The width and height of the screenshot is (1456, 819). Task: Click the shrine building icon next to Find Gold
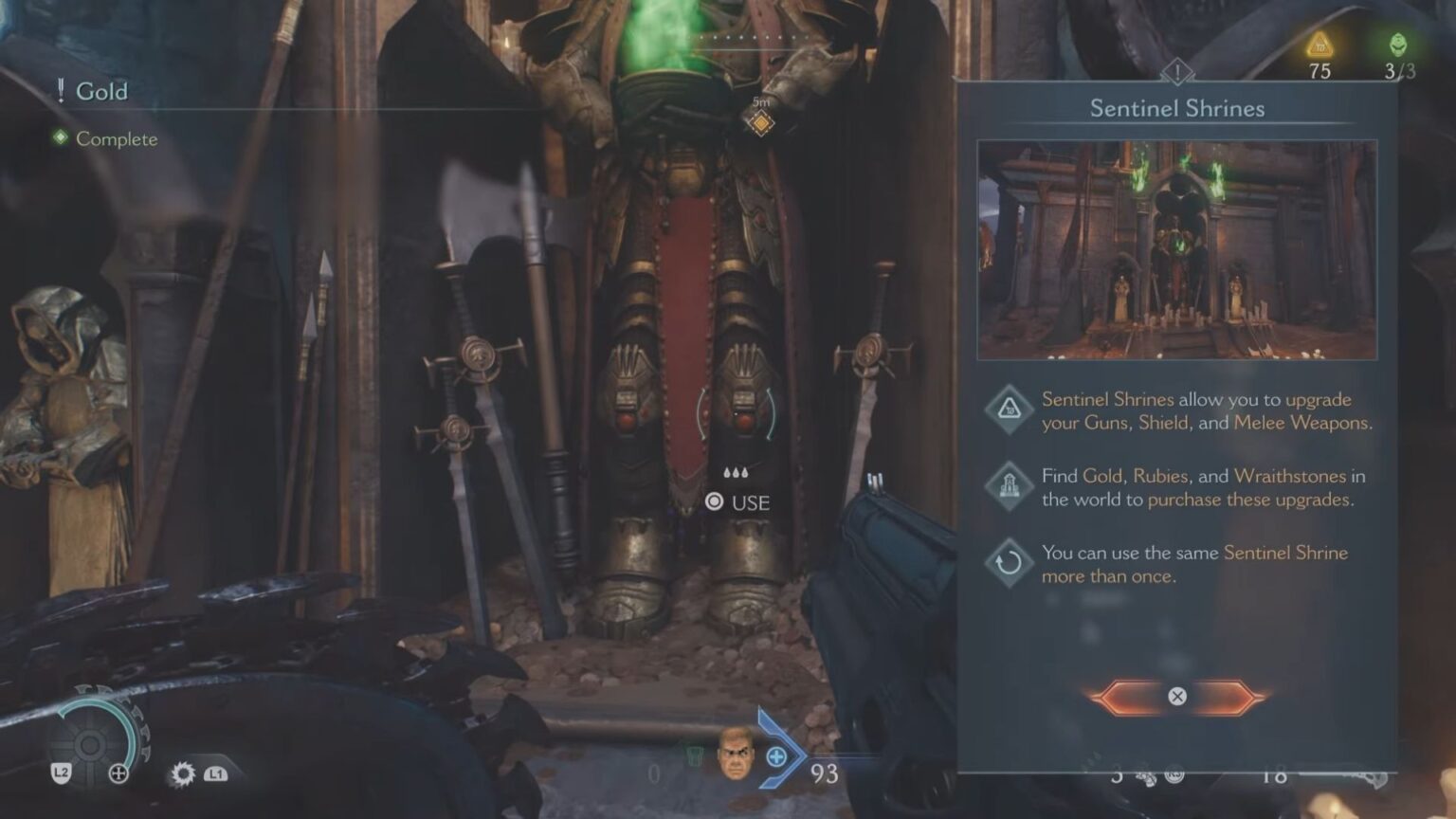tap(1010, 485)
